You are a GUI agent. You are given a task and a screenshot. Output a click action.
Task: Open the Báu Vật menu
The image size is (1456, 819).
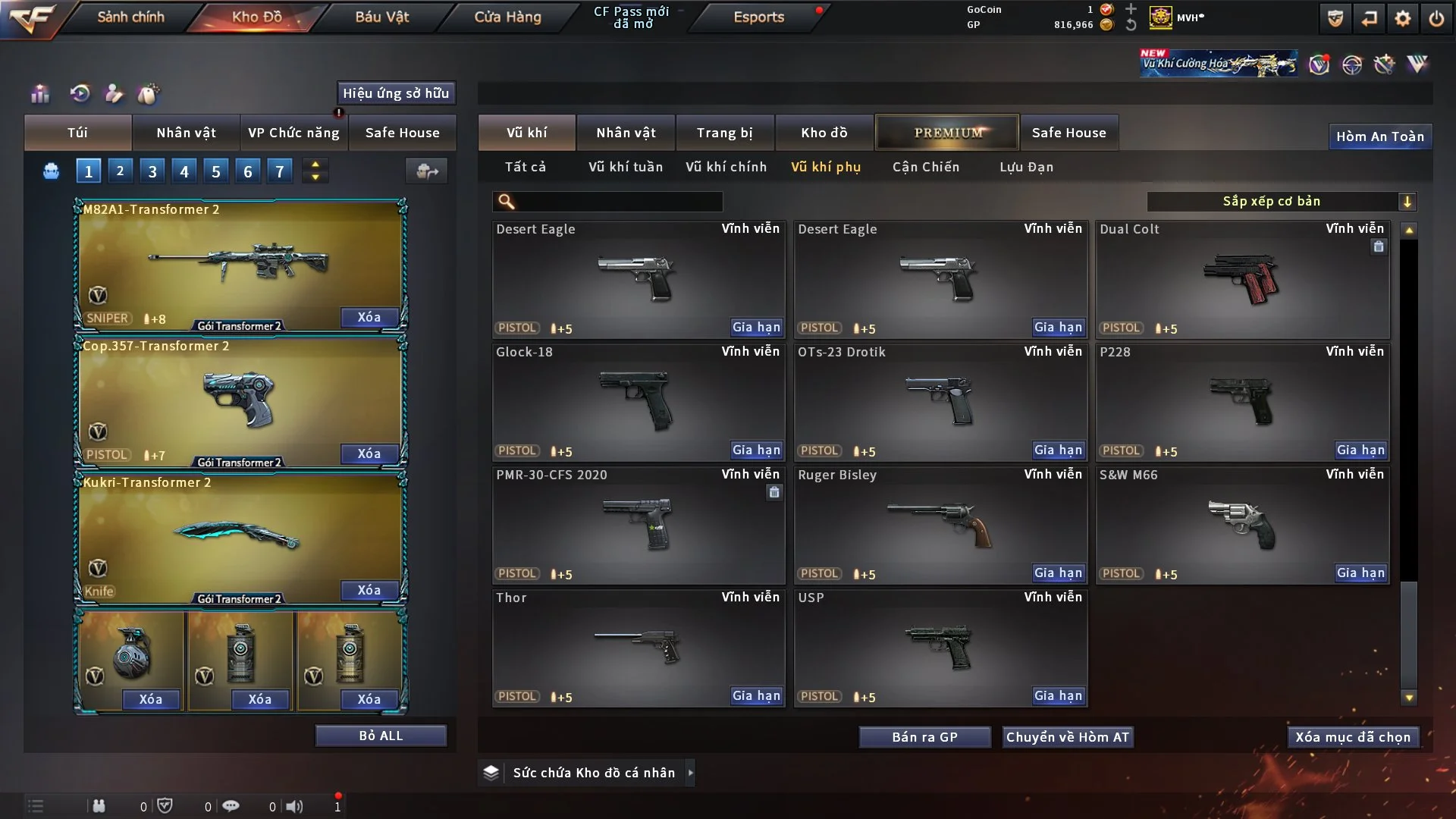pos(381,17)
